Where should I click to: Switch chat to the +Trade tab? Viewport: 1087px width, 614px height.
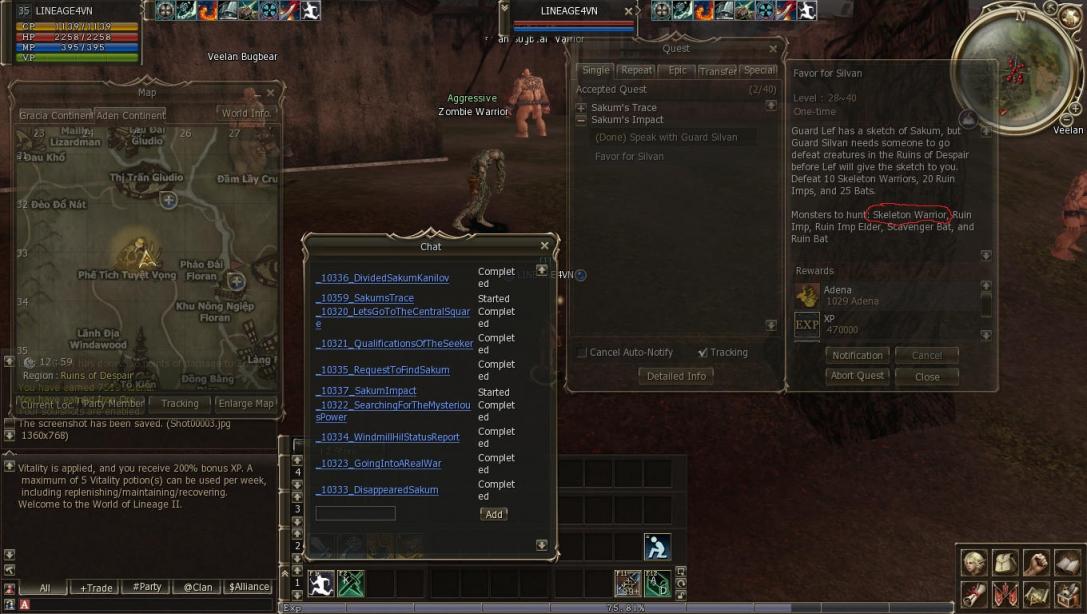coord(96,588)
